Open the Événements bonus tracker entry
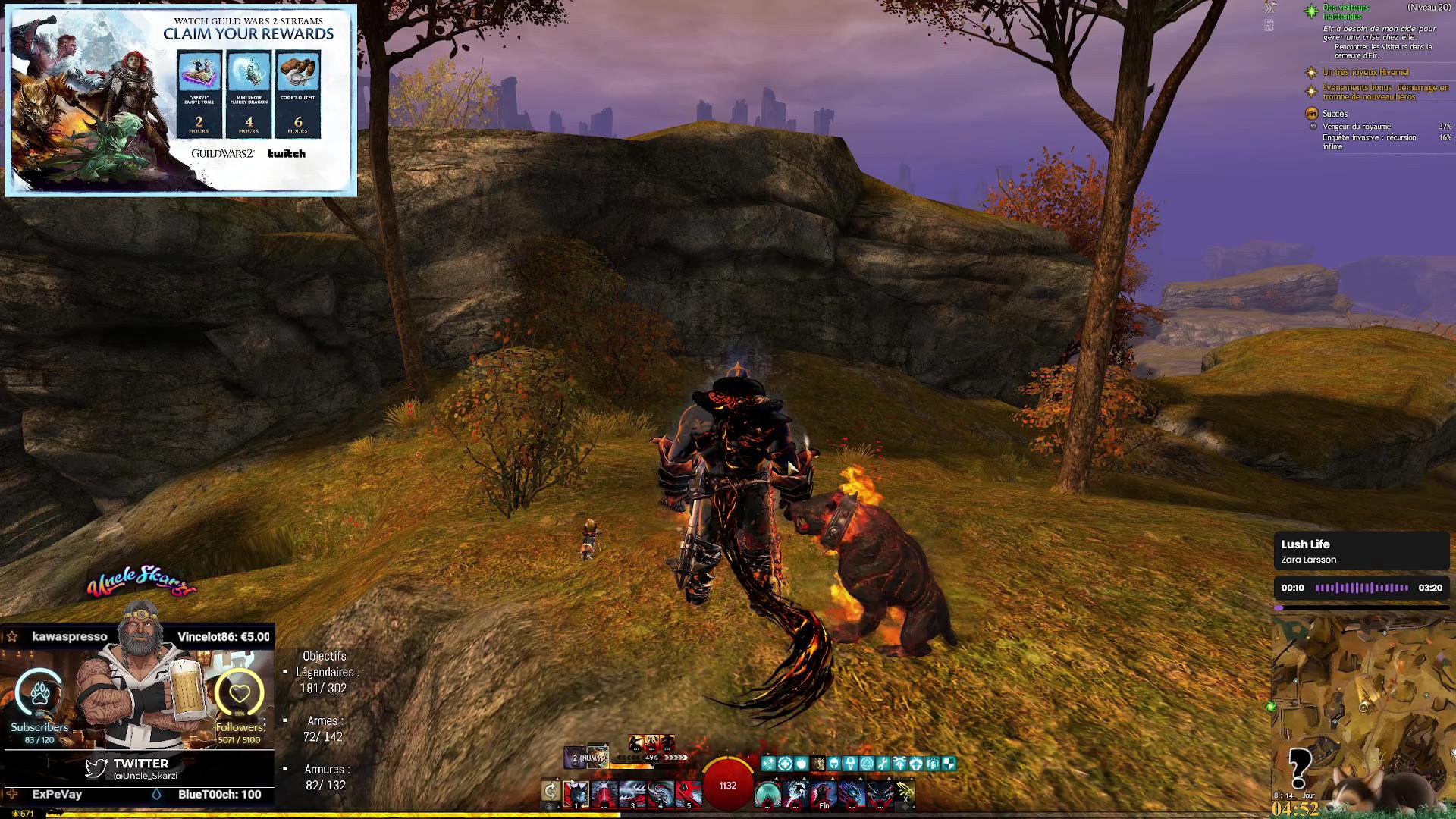This screenshot has height=819, width=1456. click(1385, 92)
